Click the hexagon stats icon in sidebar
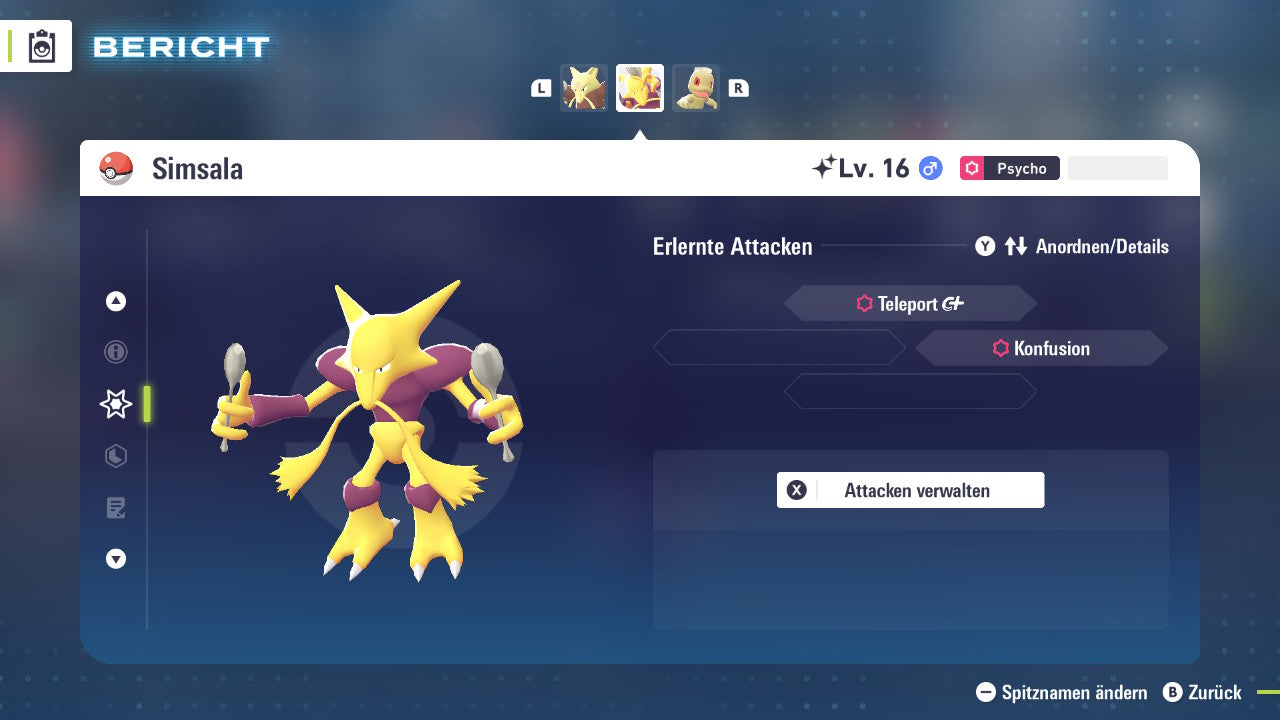The image size is (1280, 720). point(115,456)
